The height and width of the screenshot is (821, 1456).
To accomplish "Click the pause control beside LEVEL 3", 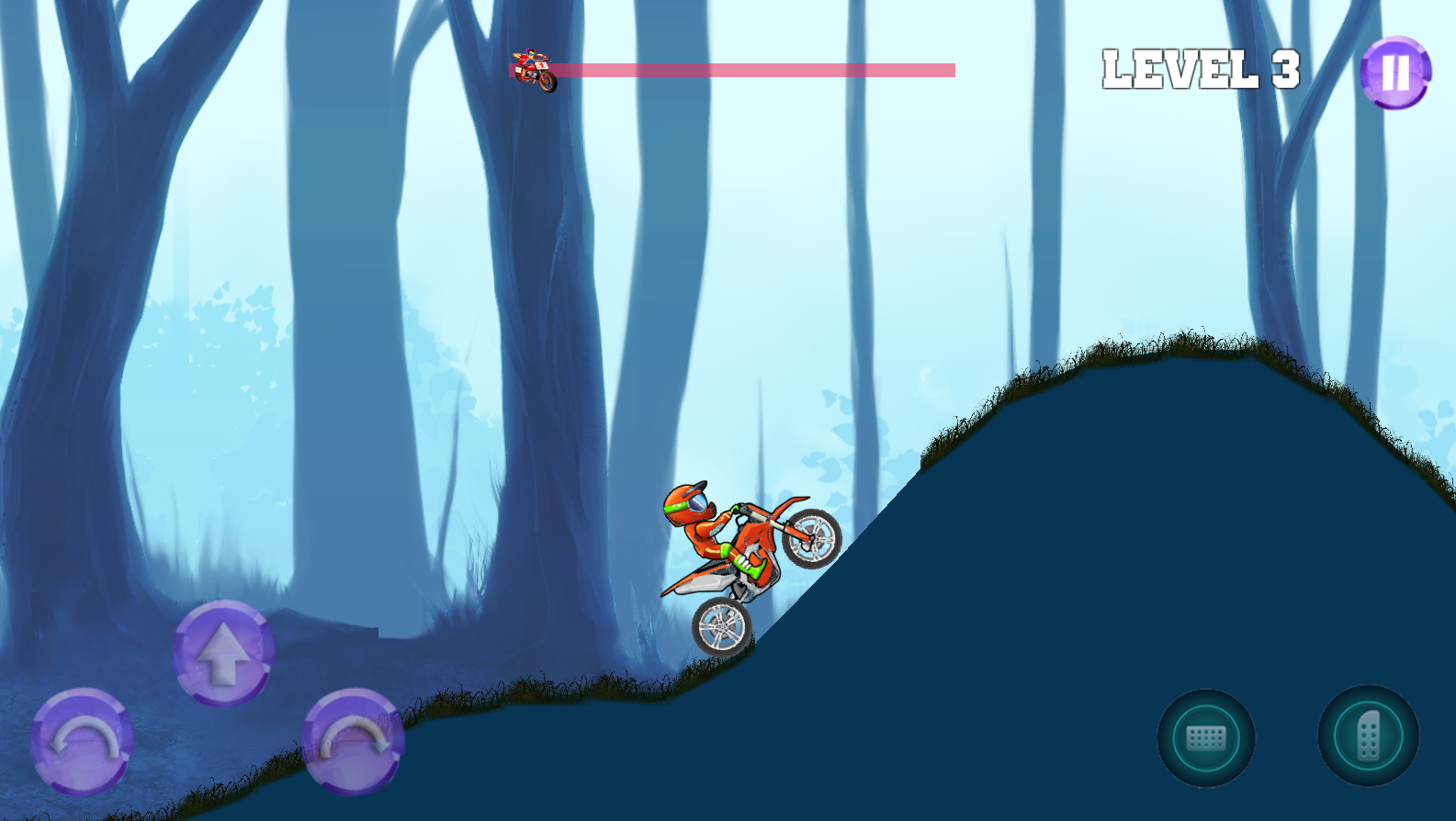I will [1394, 73].
